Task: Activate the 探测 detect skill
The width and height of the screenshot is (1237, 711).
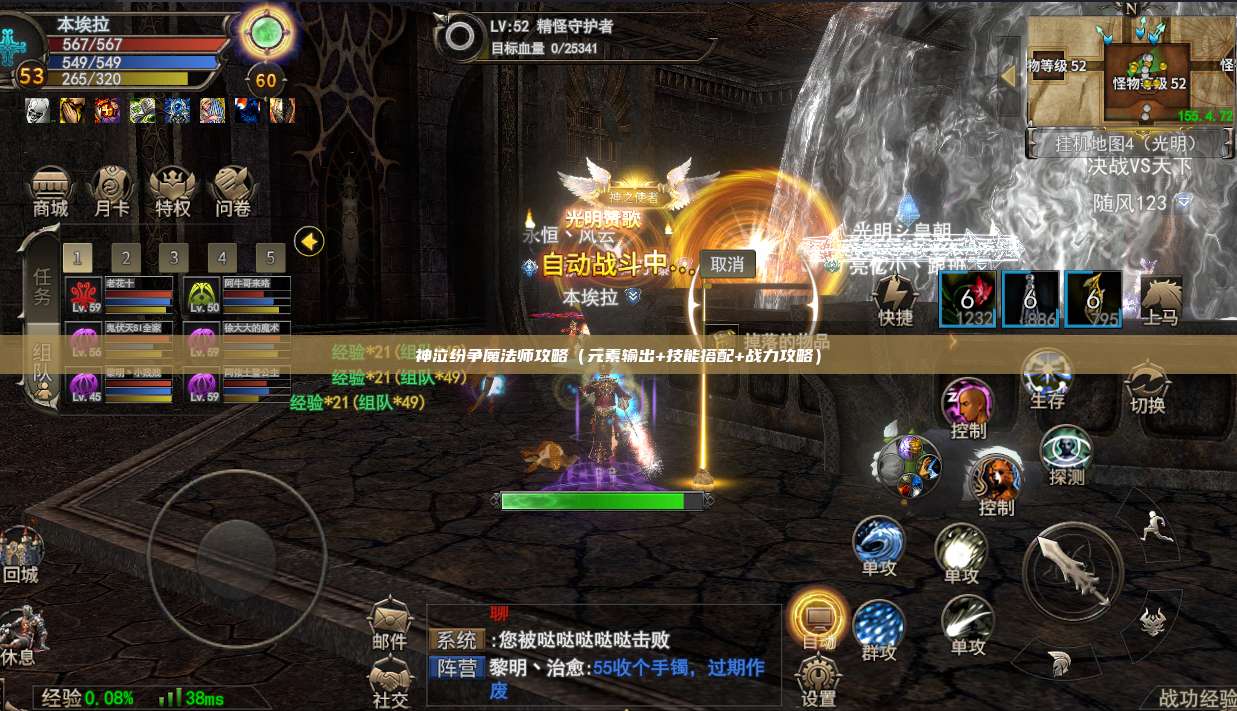Action: click(1066, 455)
